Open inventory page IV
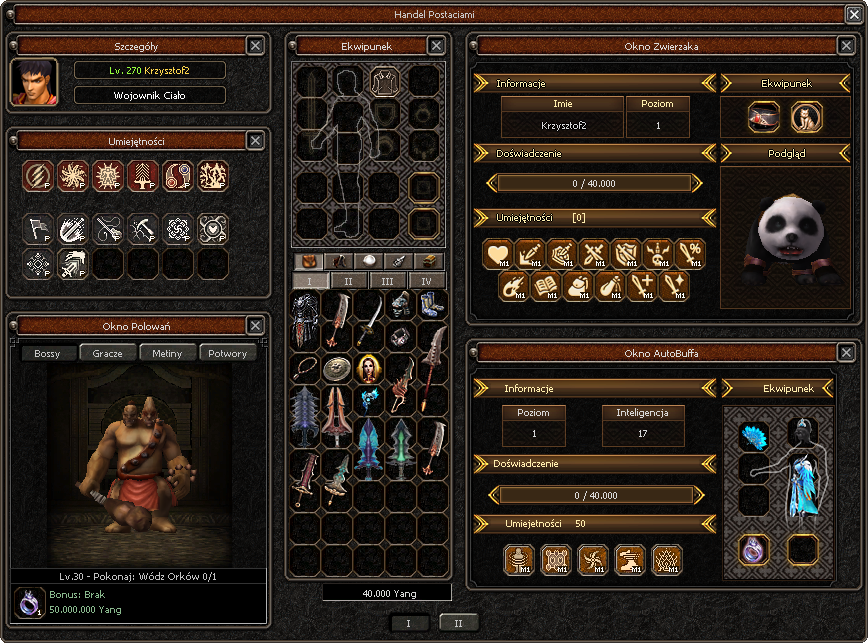Viewport: 868px width, 643px height. [427, 281]
